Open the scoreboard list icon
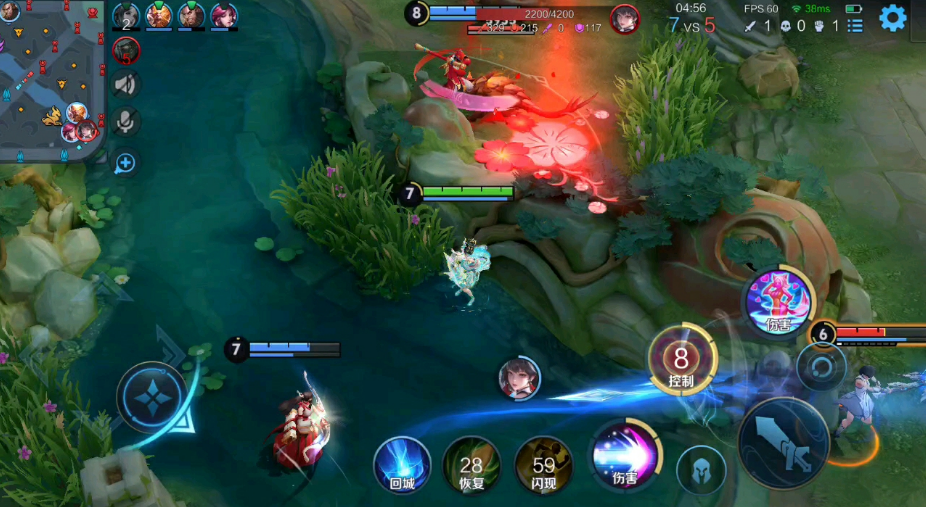 pyautogui.click(x=854, y=25)
